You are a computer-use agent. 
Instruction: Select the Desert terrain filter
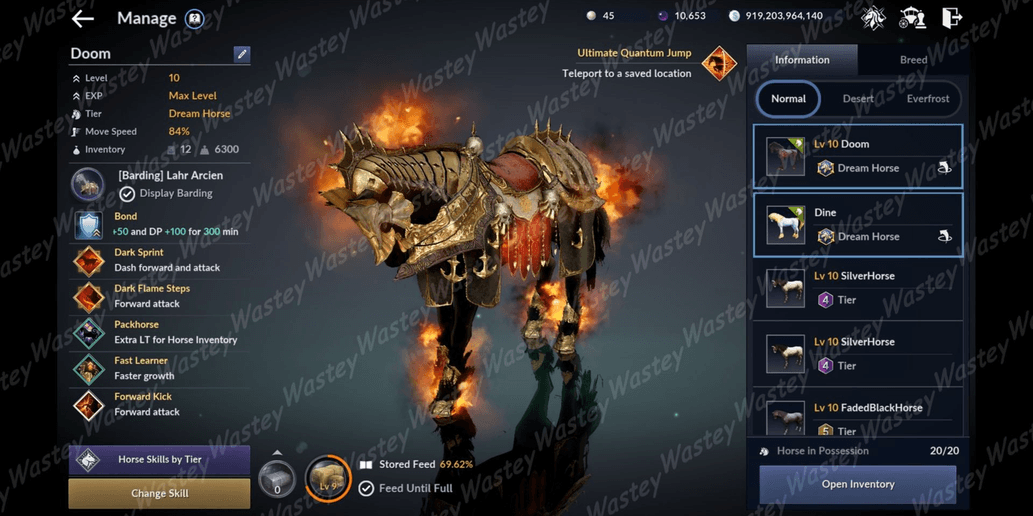coord(858,99)
